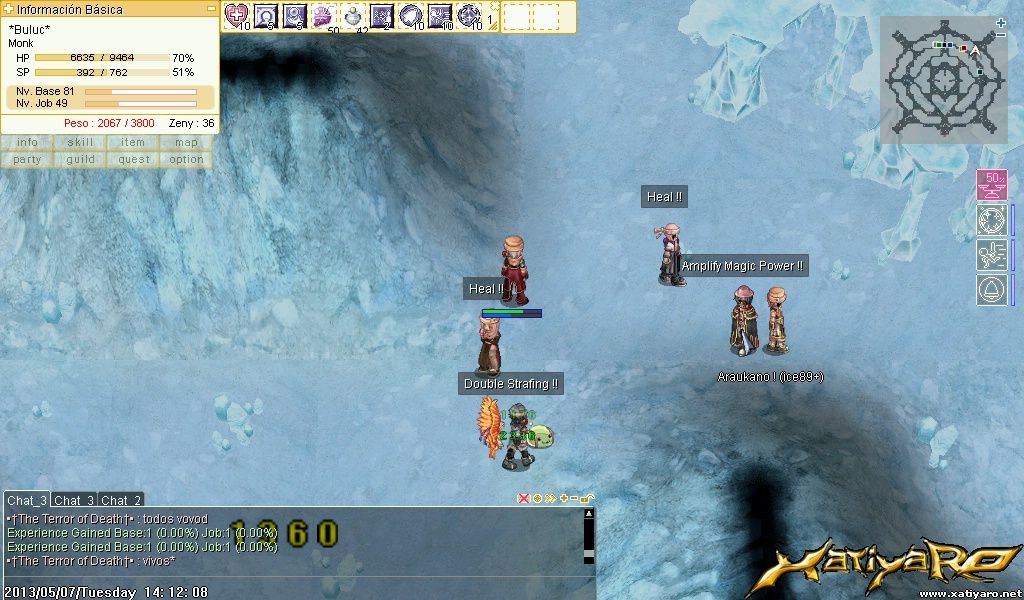Open the item inventory

pyautogui.click(x=133, y=143)
